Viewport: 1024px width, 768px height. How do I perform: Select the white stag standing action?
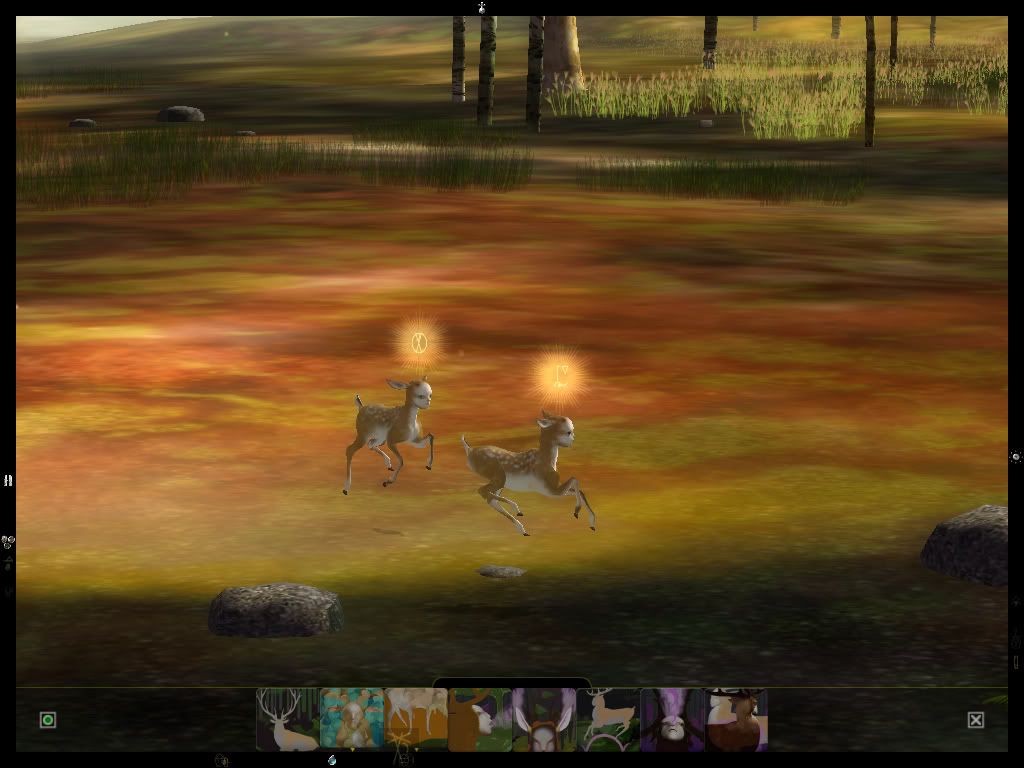coord(287,719)
